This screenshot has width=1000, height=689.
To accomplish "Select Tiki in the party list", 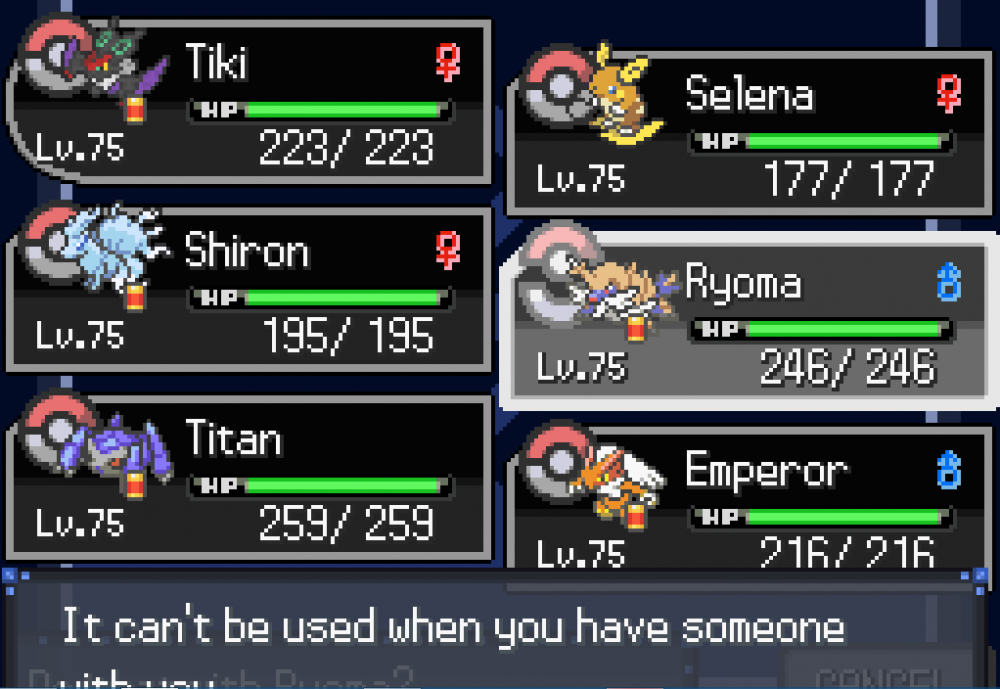I will (250, 100).
